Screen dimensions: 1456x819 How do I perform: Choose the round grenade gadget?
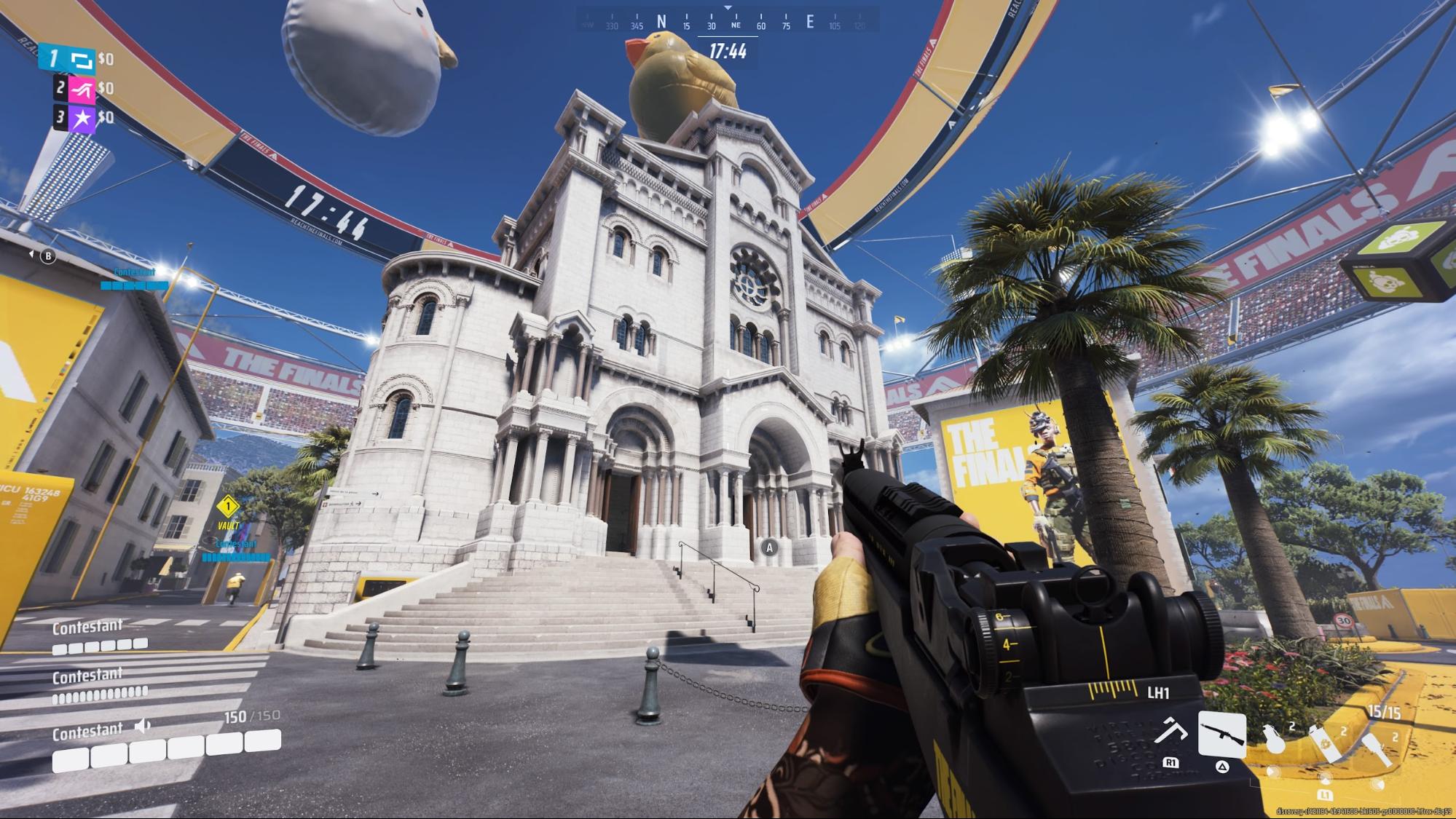1275,738
